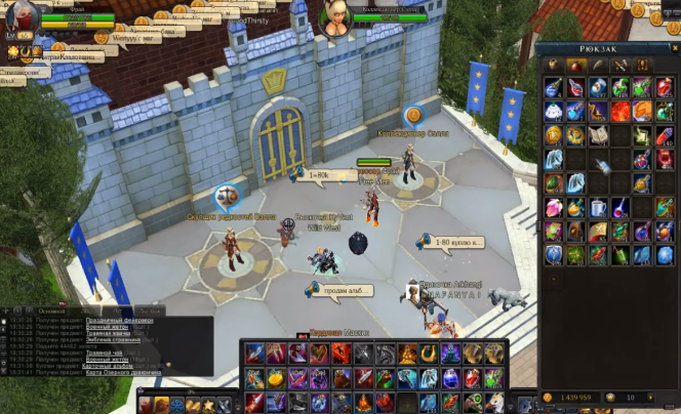Select the horseshoe skill on the hotbar
Viewport: 681px width, 414px height.
click(x=429, y=354)
